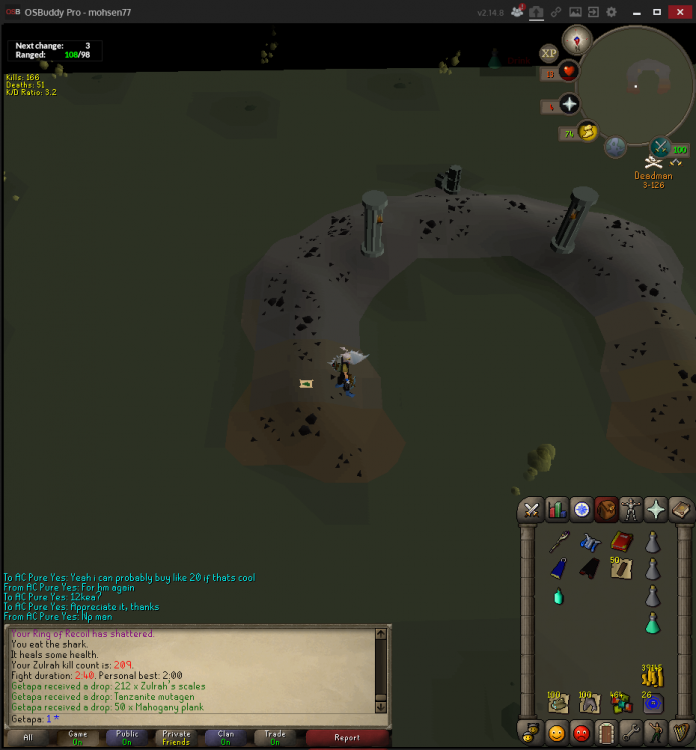Switch chat filter to Clan
Screen dimensions: 696x750
pos(226,737)
